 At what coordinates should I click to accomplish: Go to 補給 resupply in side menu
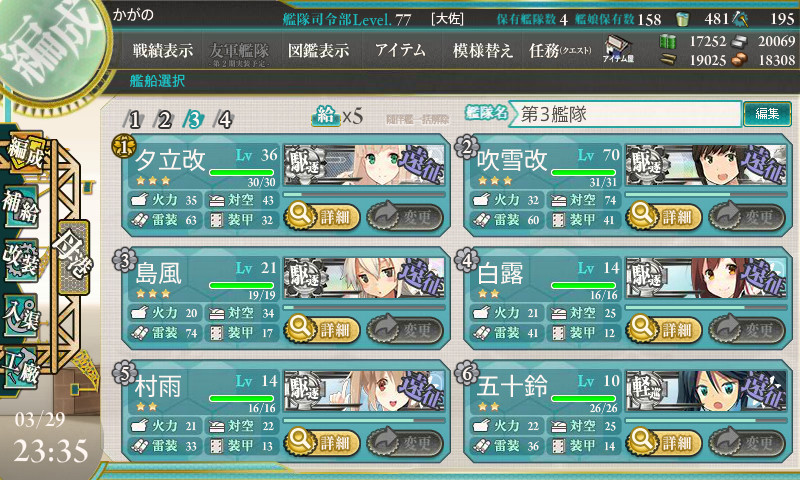pyautogui.click(x=20, y=198)
